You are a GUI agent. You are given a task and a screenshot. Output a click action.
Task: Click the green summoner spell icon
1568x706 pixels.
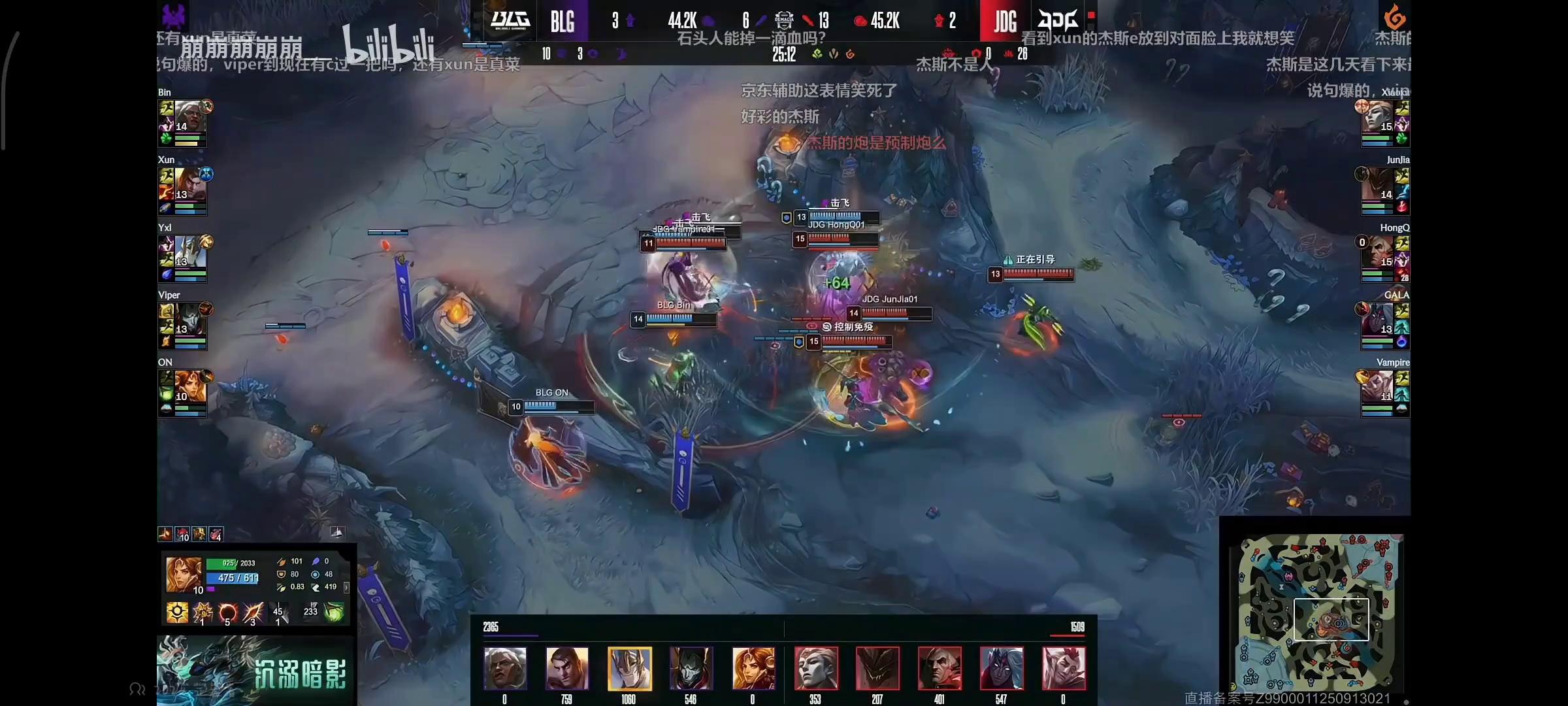(x=334, y=612)
